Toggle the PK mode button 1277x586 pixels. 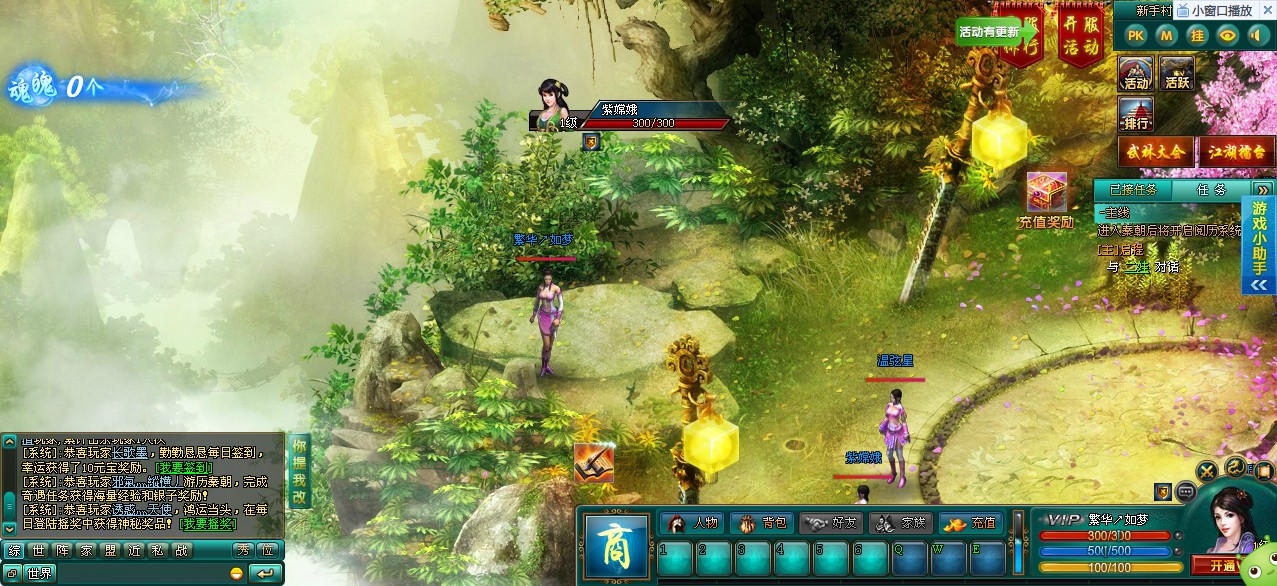tap(1135, 35)
